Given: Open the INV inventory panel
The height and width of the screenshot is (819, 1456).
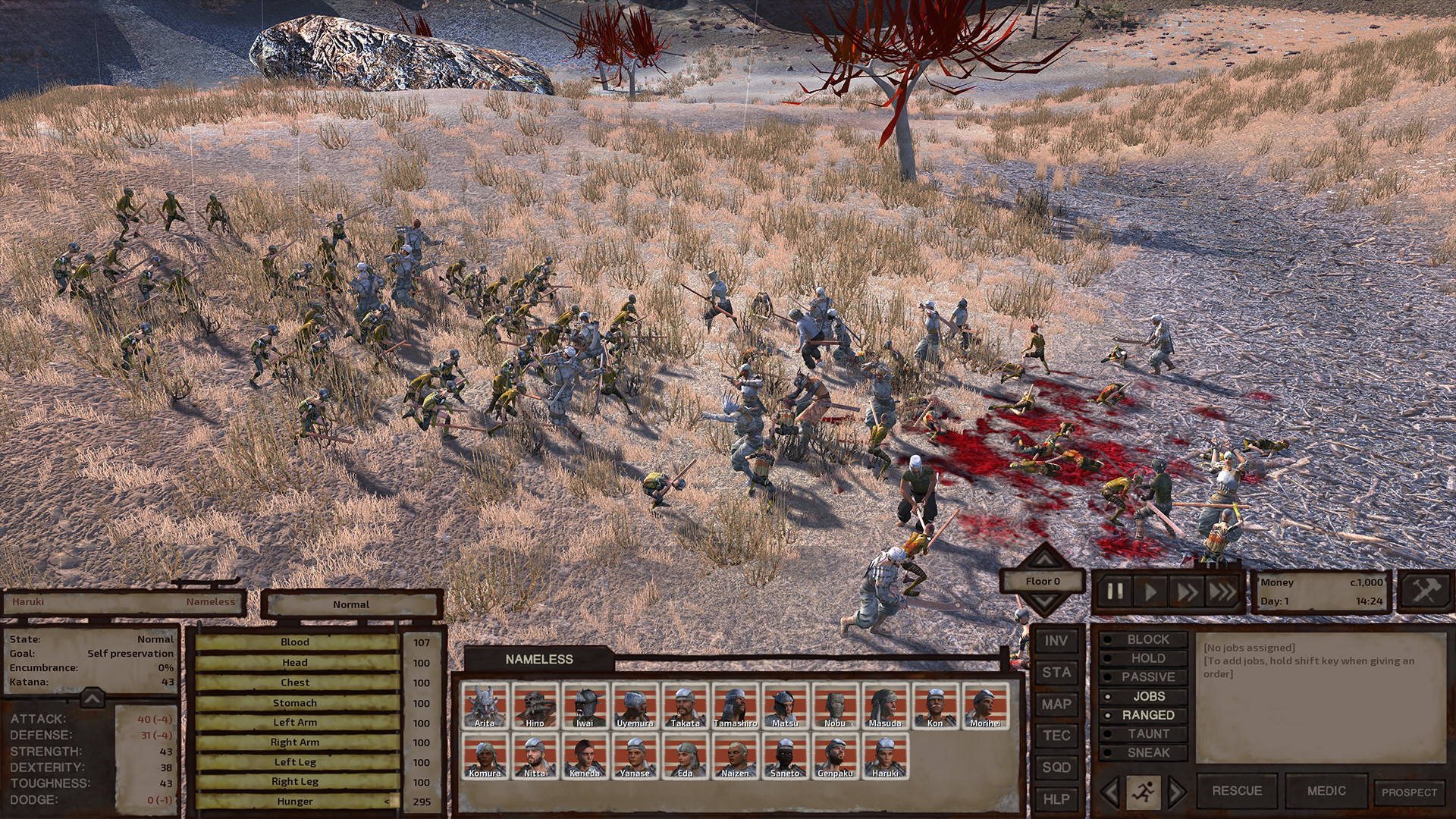Looking at the screenshot, I should pyautogui.click(x=1056, y=641).
